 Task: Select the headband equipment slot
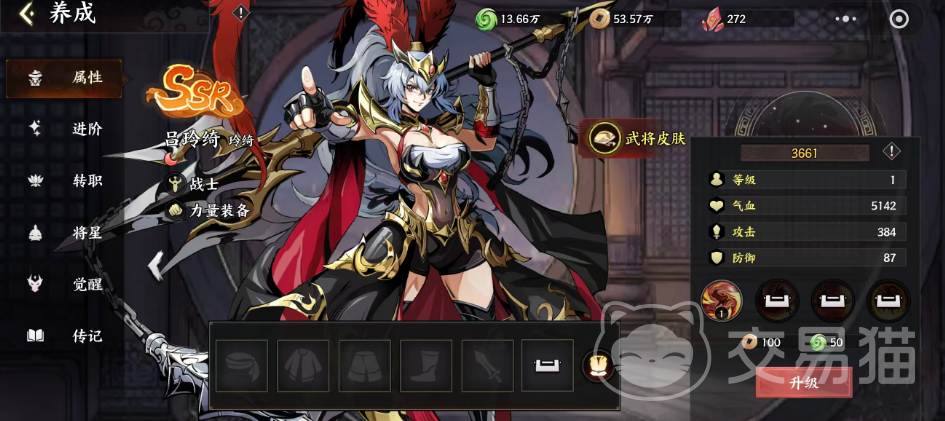(242, 364)
